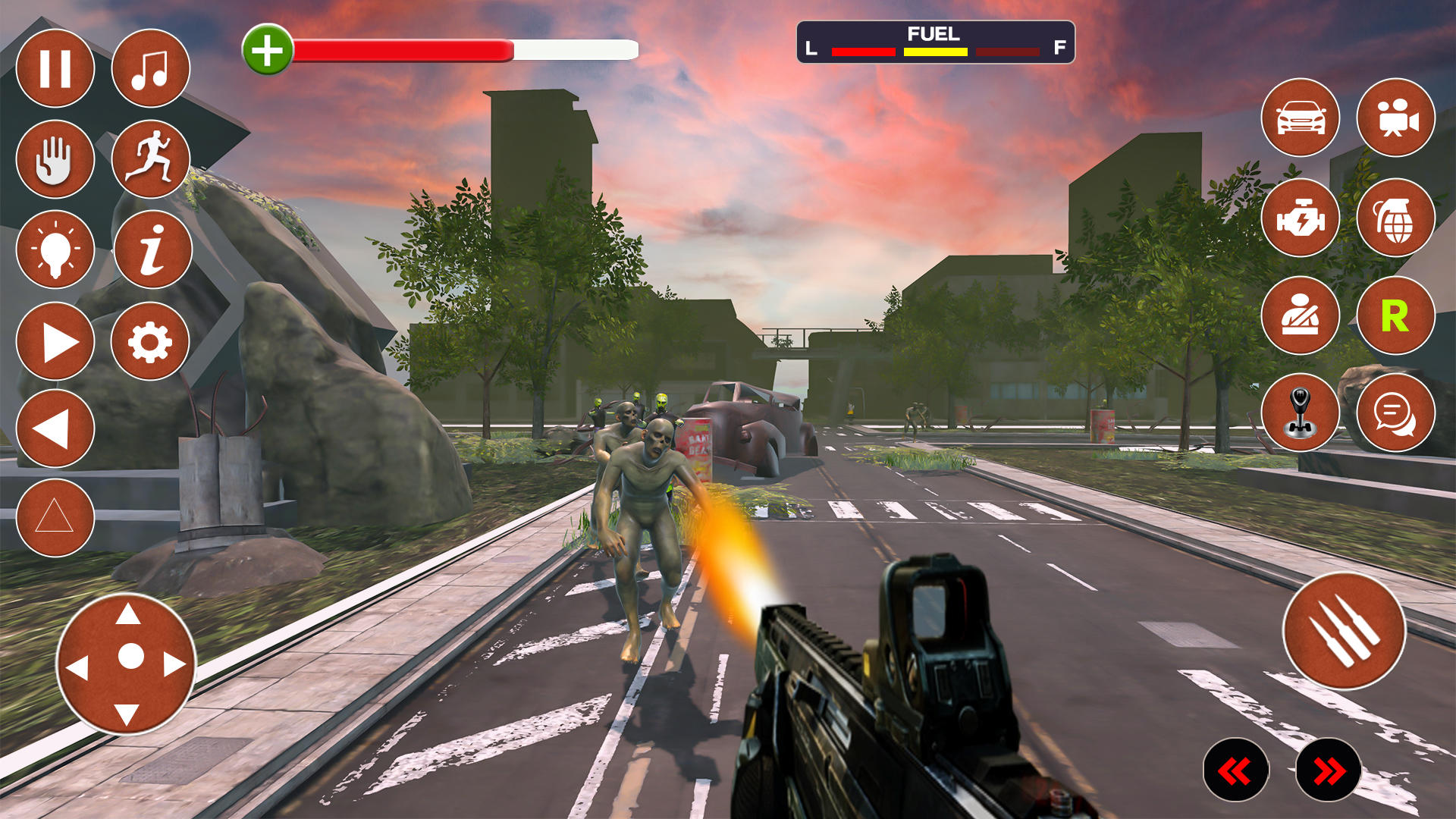Toggle the light bulb button
Image resolution: width=1456 pixels, height=819 pixels.
(x=55, y=249)
